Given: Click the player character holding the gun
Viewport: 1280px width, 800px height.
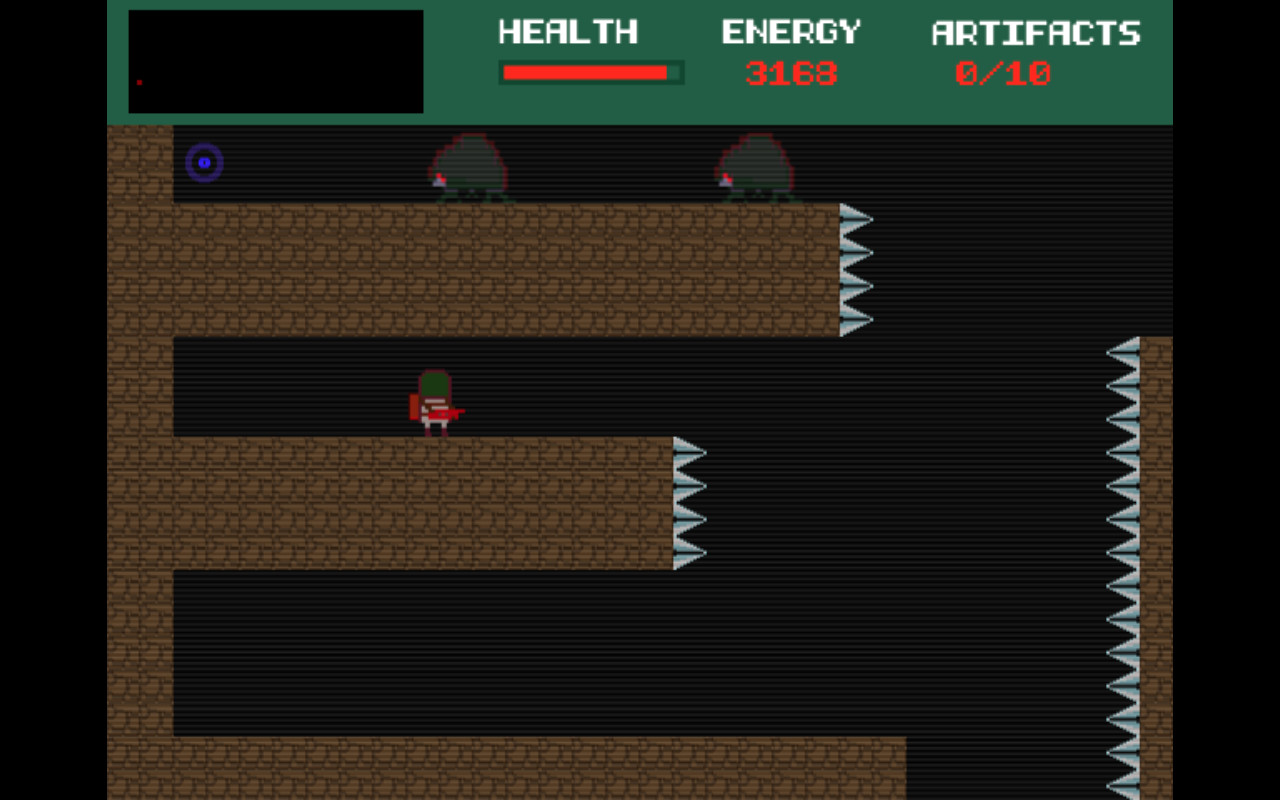Looking at the screenshot, I should [436, 400].
